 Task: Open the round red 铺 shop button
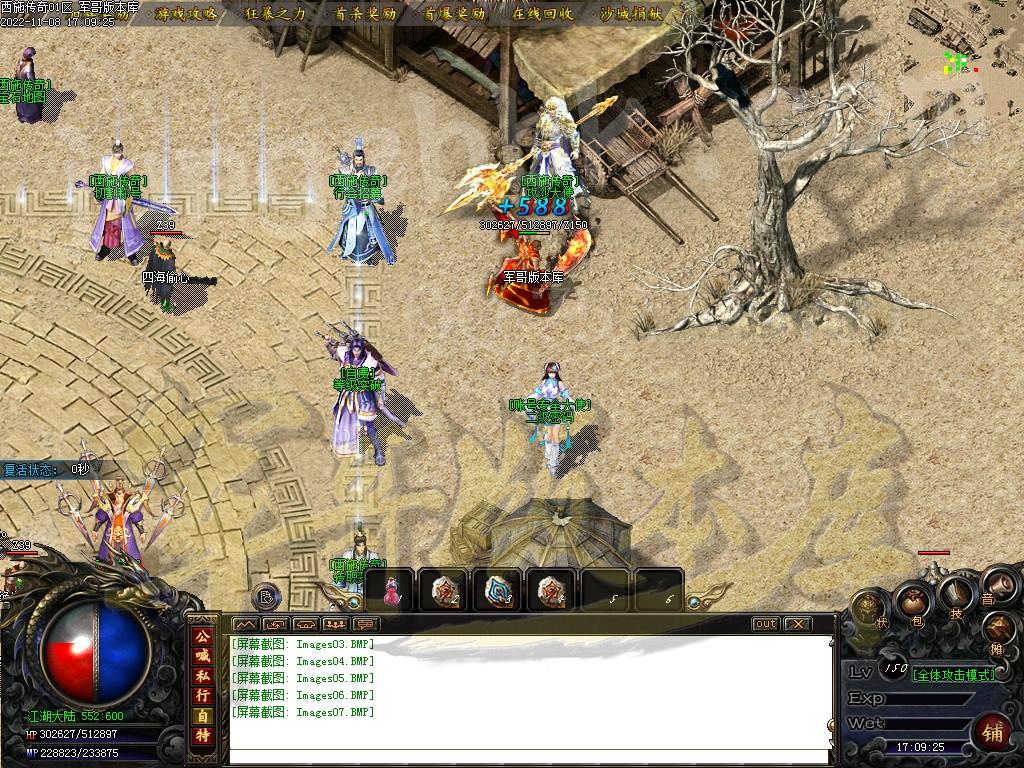point(993,732)
